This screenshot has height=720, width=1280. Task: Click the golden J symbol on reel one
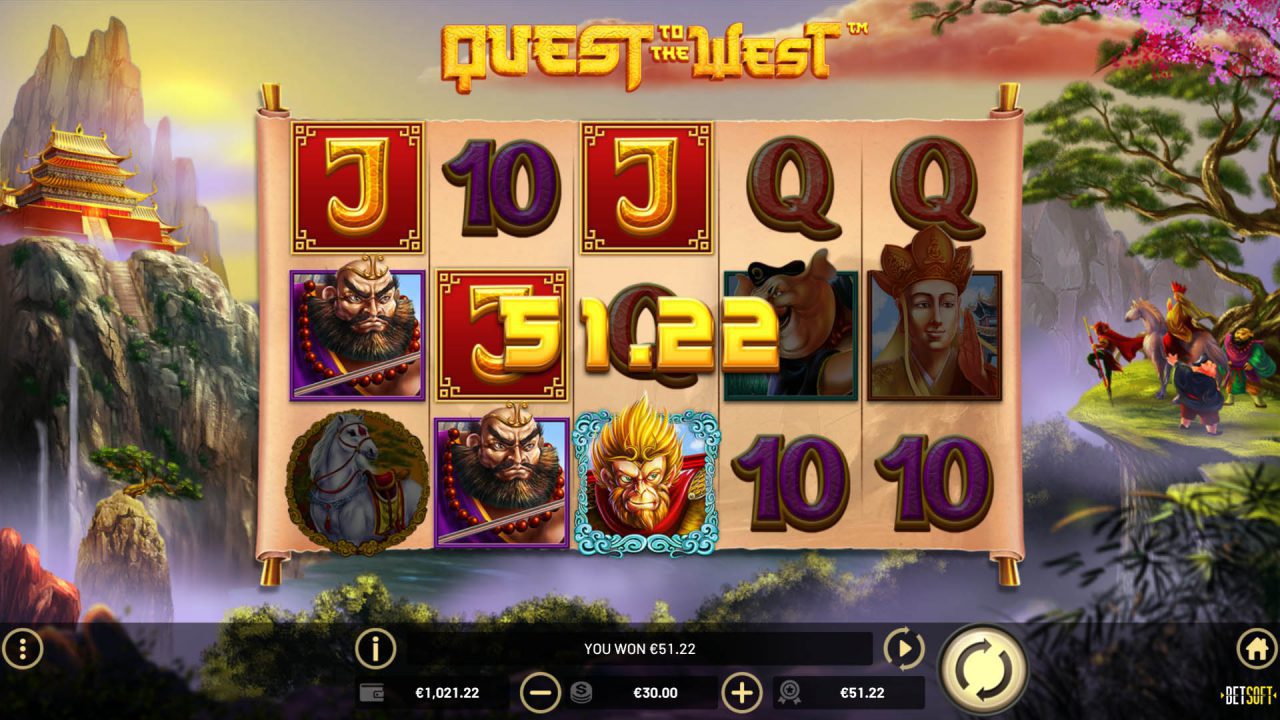click(358, 187)
